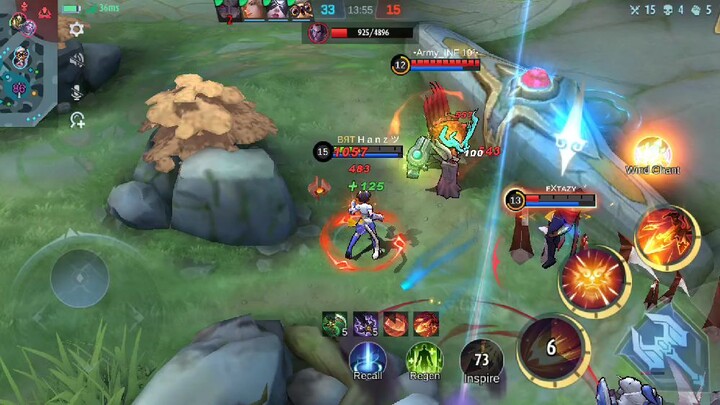
Task: Use the skill showing cooldown 6
Action: [551, 348]
